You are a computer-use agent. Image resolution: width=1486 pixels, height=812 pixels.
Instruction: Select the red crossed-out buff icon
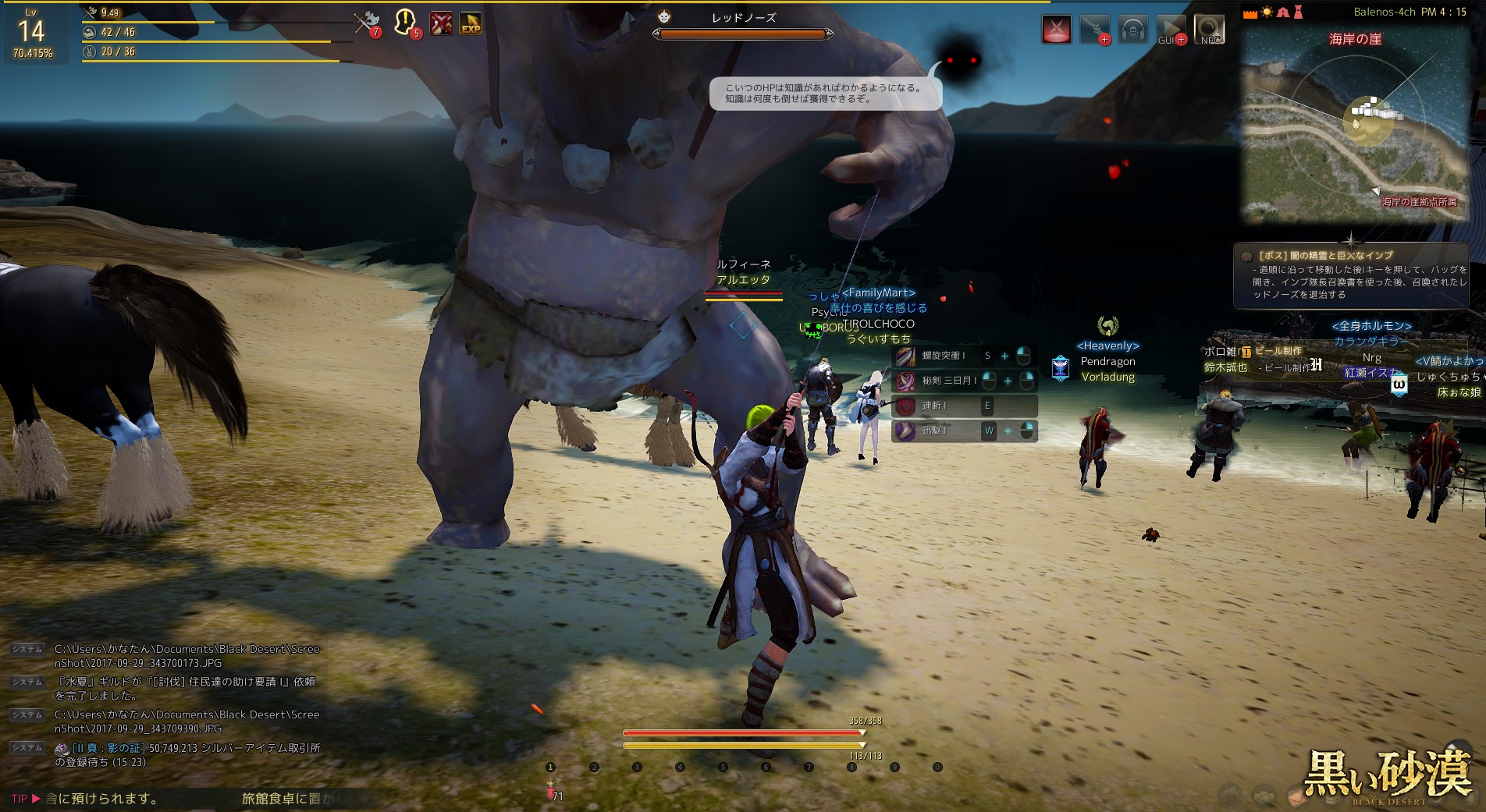pyautogui.click(x=441, y=23)
